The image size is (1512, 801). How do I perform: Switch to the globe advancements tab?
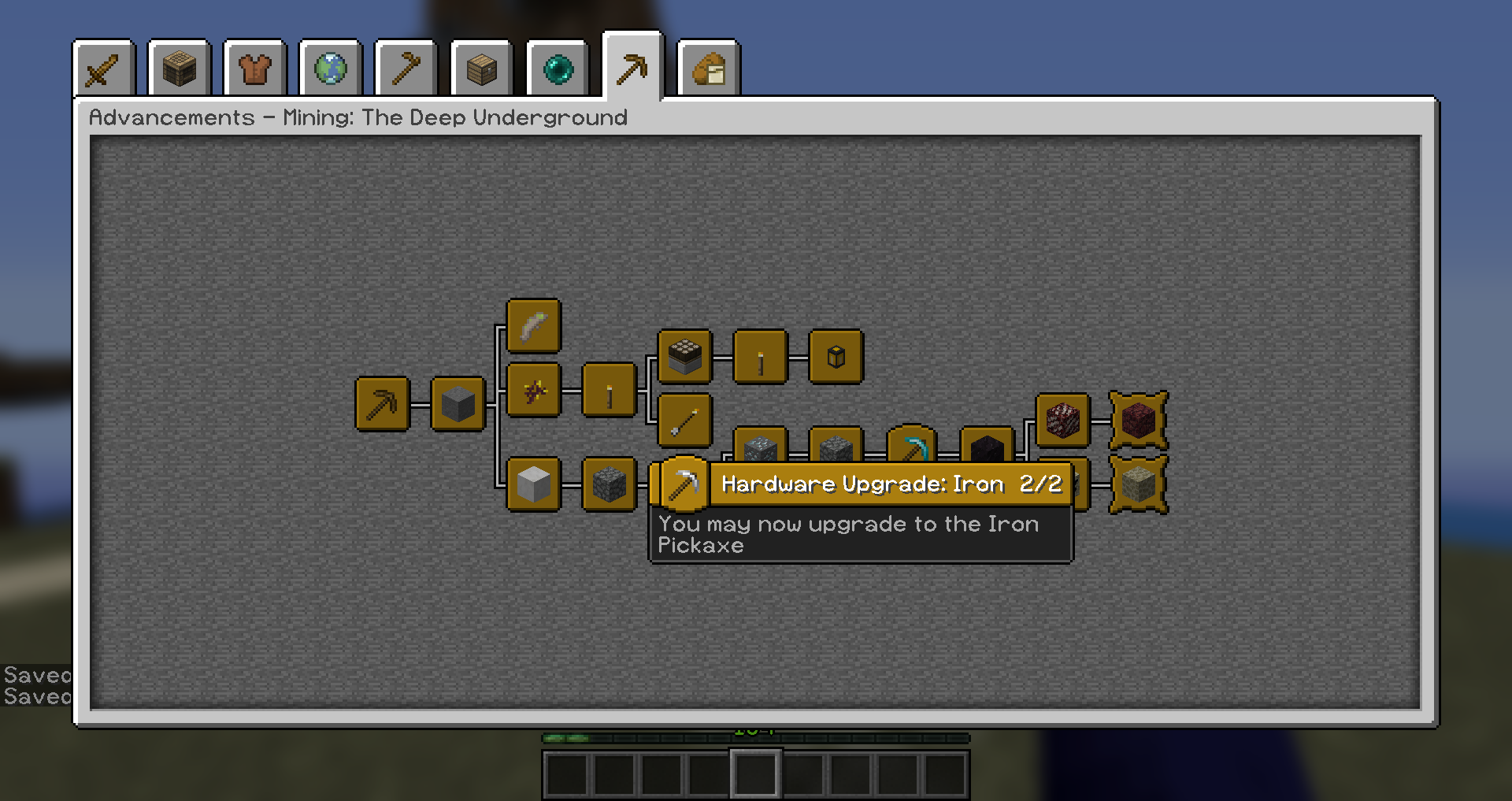(330, 69)
